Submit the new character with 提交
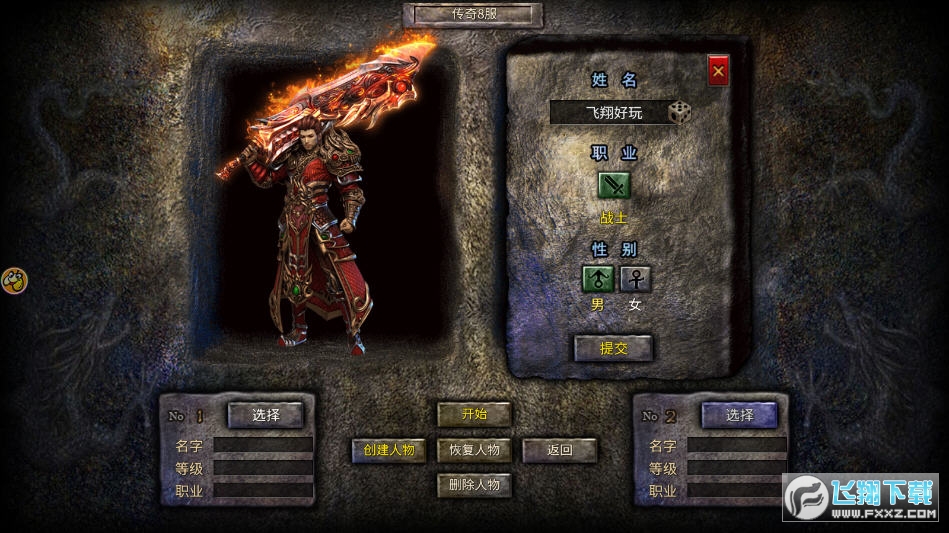This screenshot has width=949, height=533. click(612, 348)
